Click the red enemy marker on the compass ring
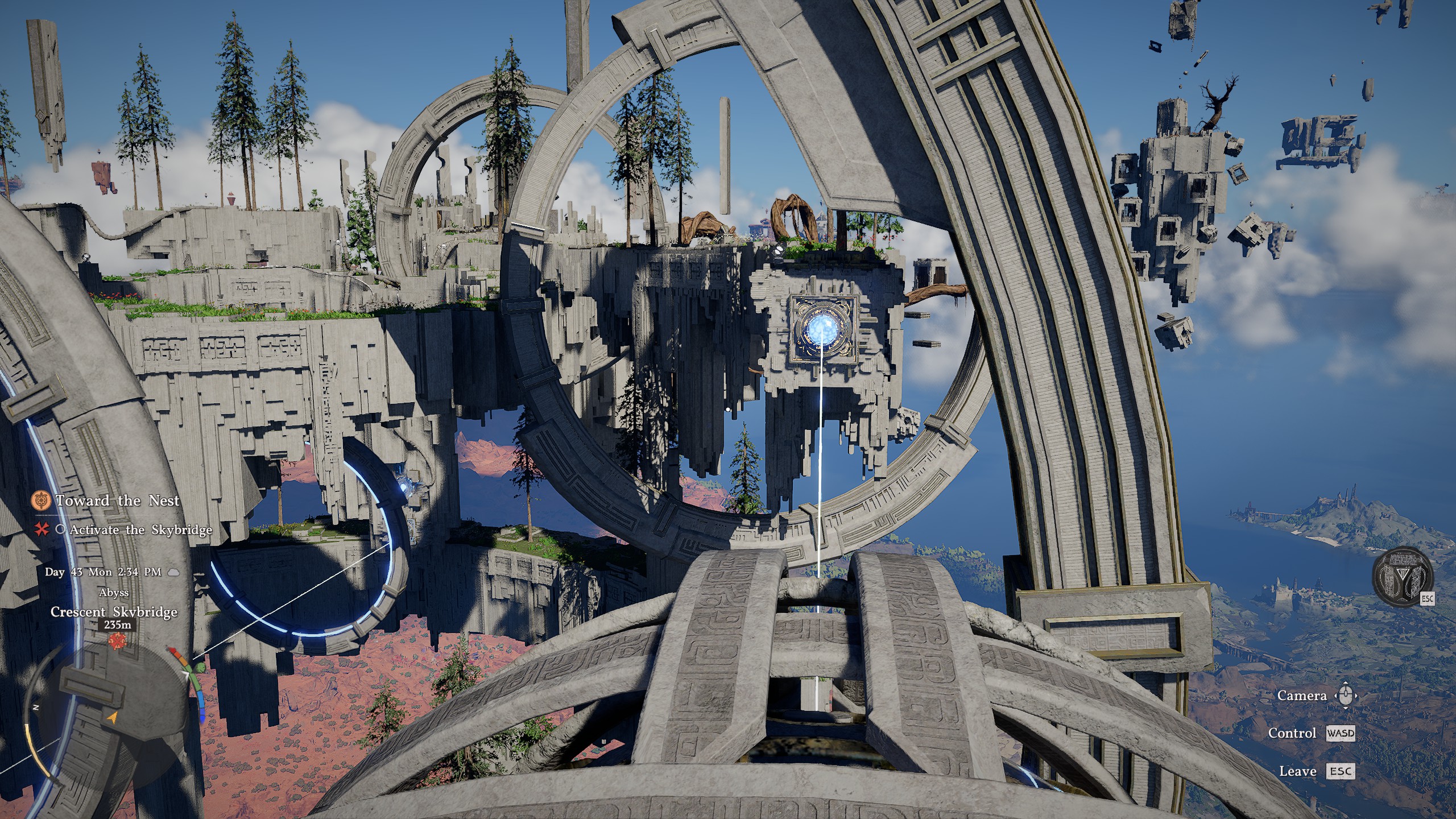 [173, 650]
